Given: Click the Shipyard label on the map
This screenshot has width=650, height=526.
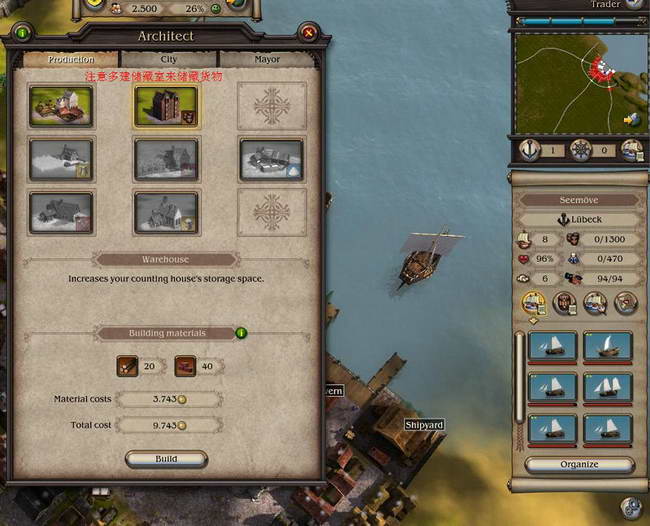Looking at the screenshot, I should click(x=424, y=424).
